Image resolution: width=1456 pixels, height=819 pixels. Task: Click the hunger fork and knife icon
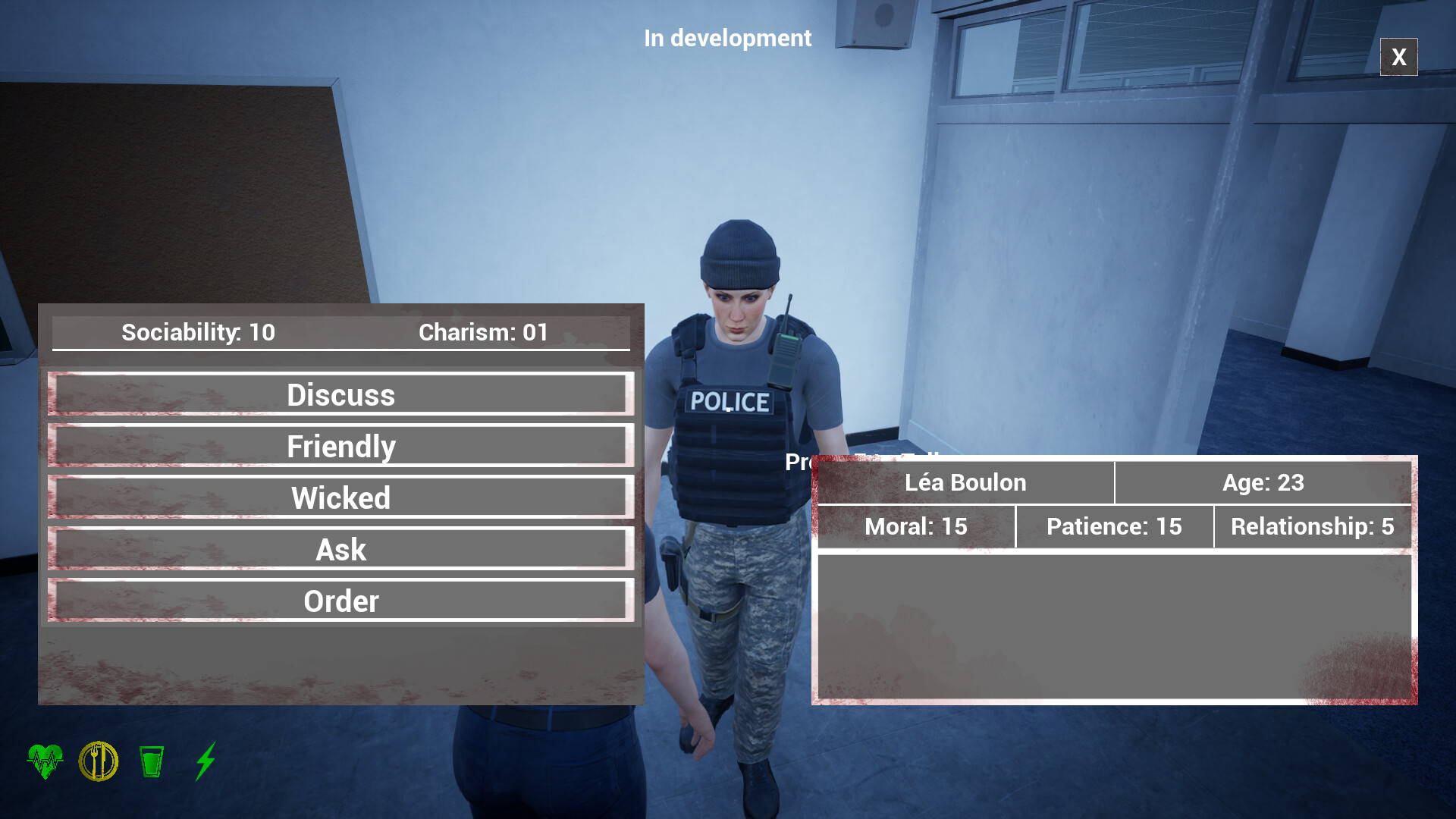(x=99, y=761)
